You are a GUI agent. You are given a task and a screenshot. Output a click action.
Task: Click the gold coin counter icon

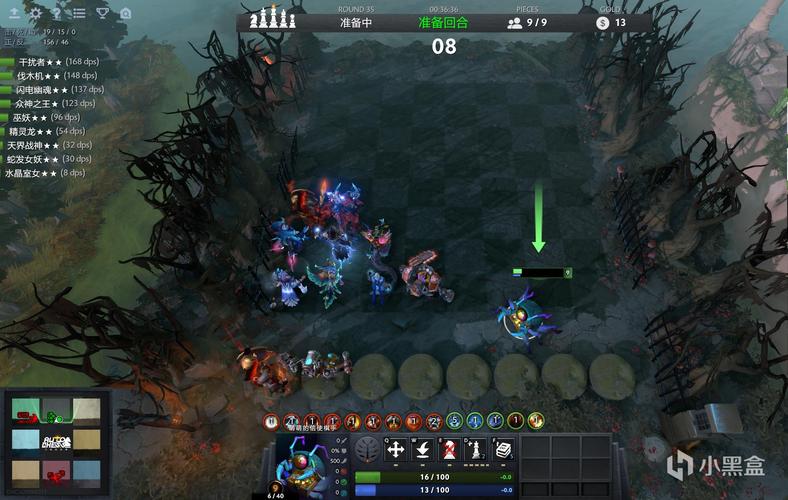point(602,22)
